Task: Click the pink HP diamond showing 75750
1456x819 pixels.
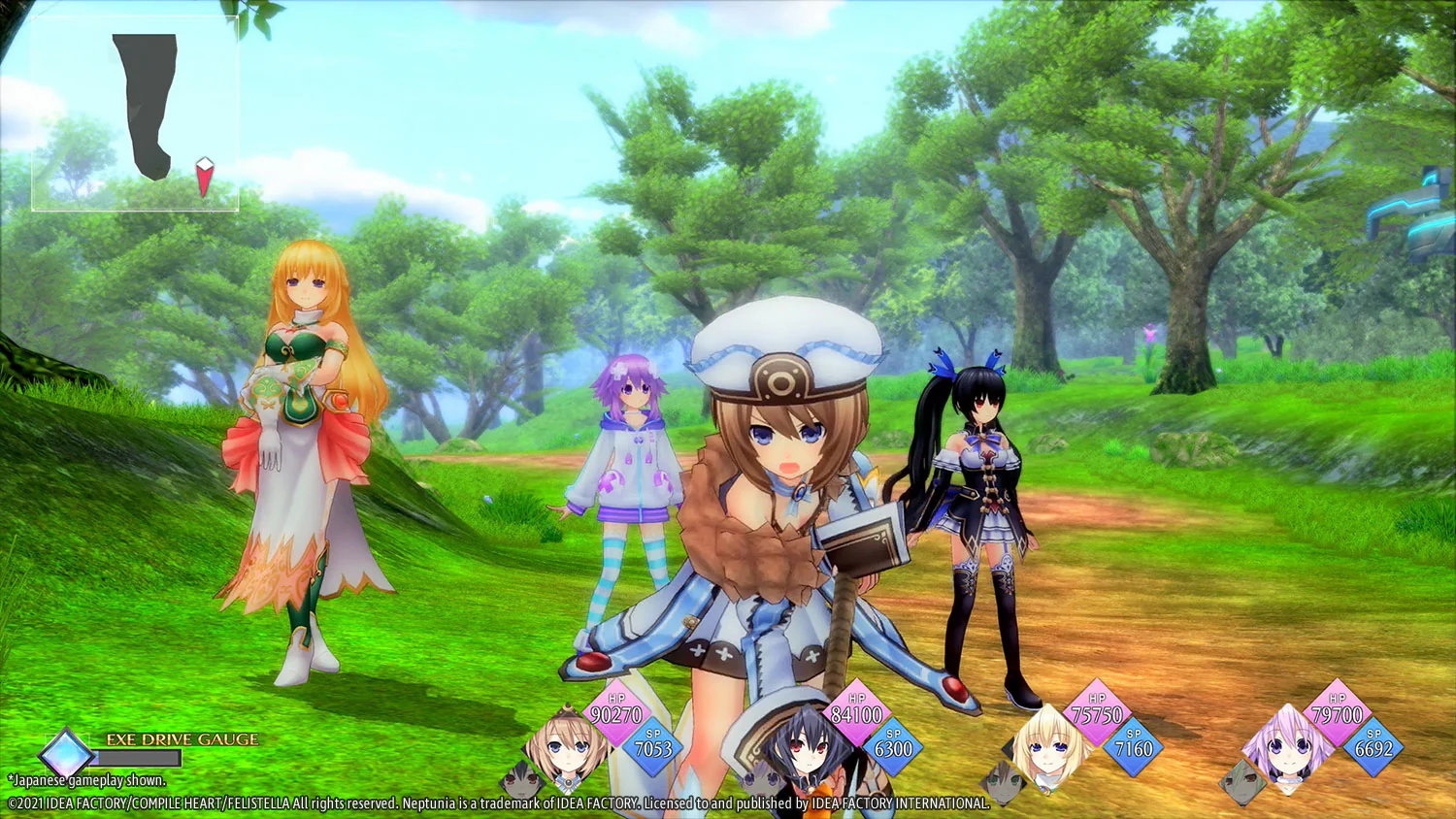Action: point(1095,713)
